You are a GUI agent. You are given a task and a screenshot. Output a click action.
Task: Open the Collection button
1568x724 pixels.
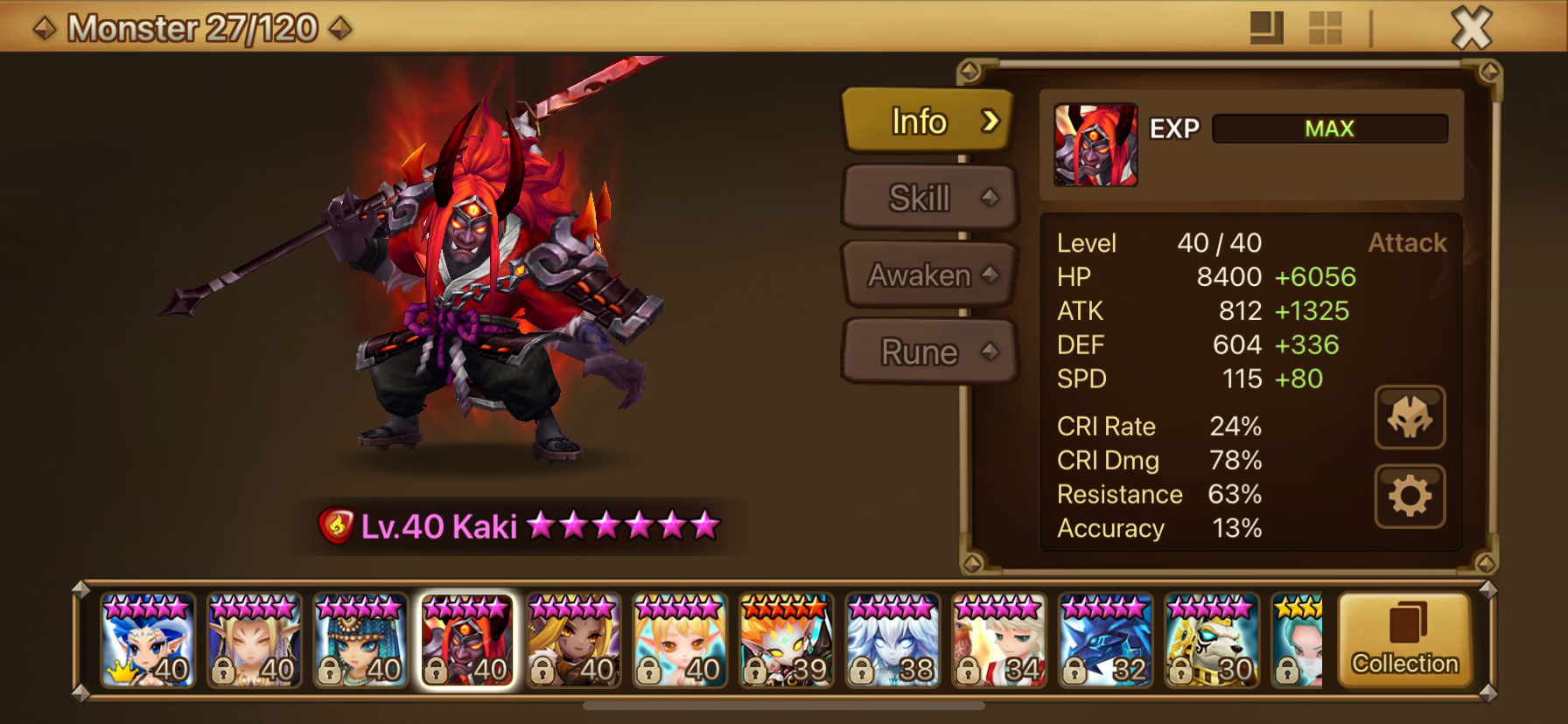[x=1404, y=641]
